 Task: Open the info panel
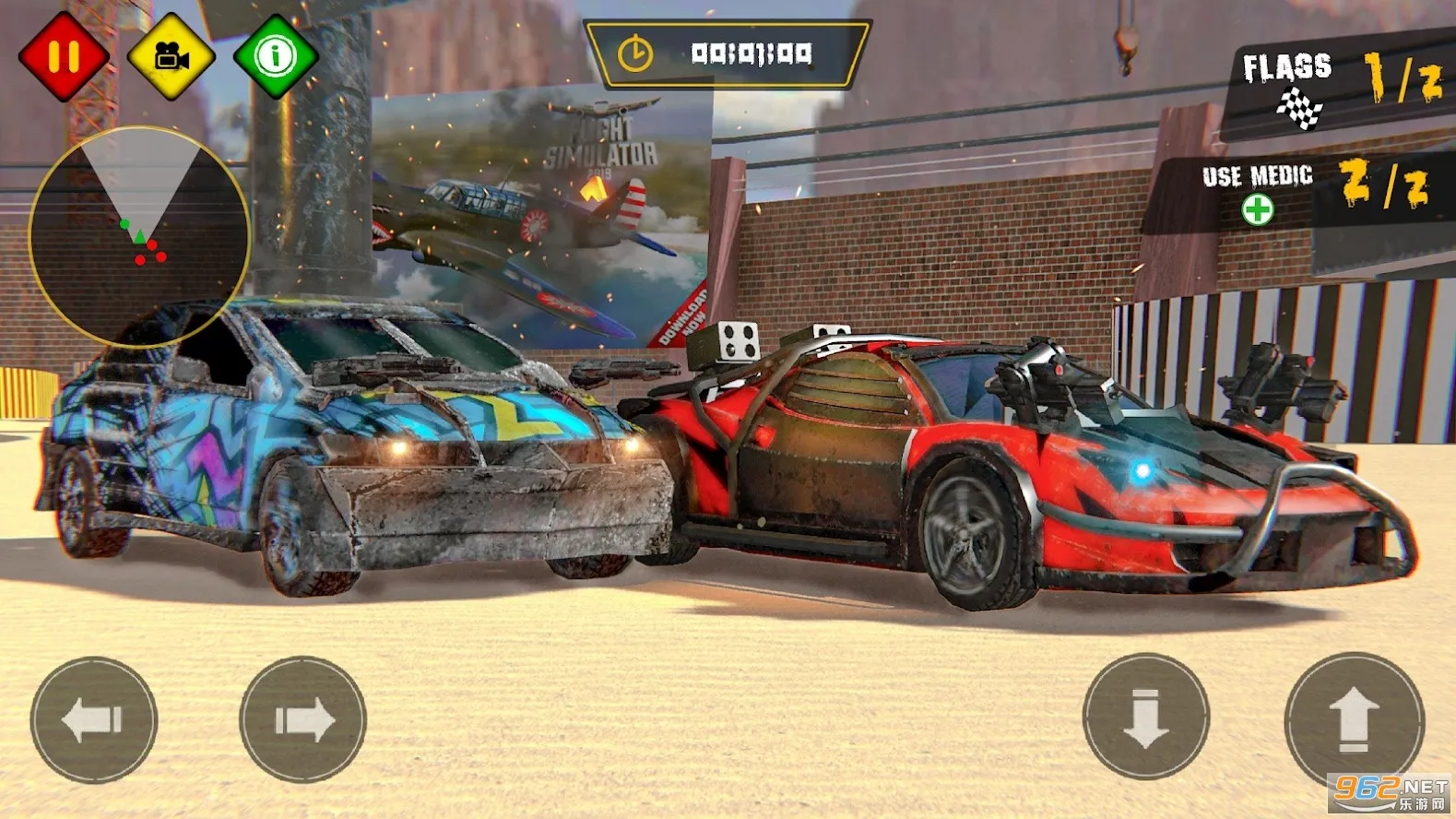276,55
